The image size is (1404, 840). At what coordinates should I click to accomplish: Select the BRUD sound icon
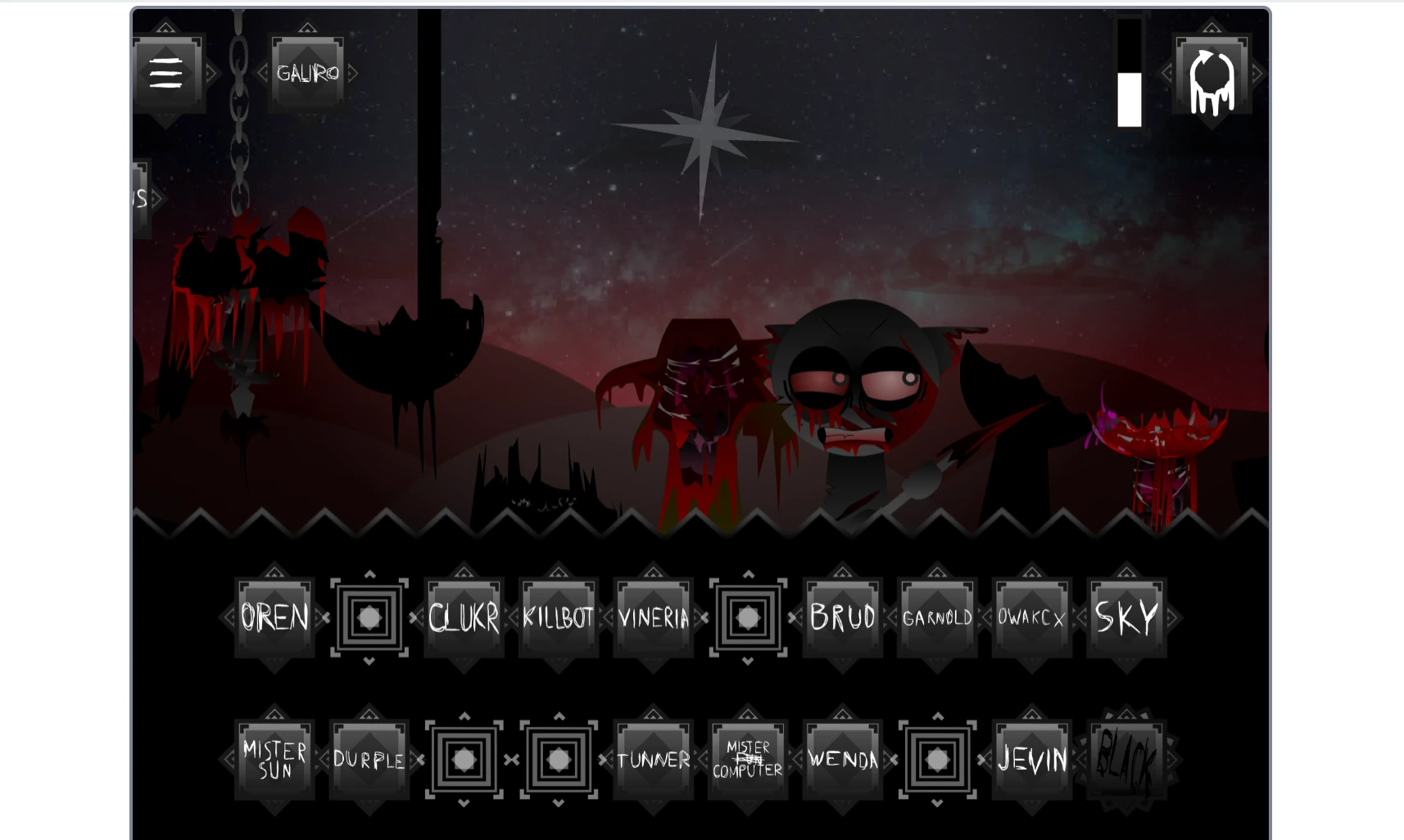[842, 618]
